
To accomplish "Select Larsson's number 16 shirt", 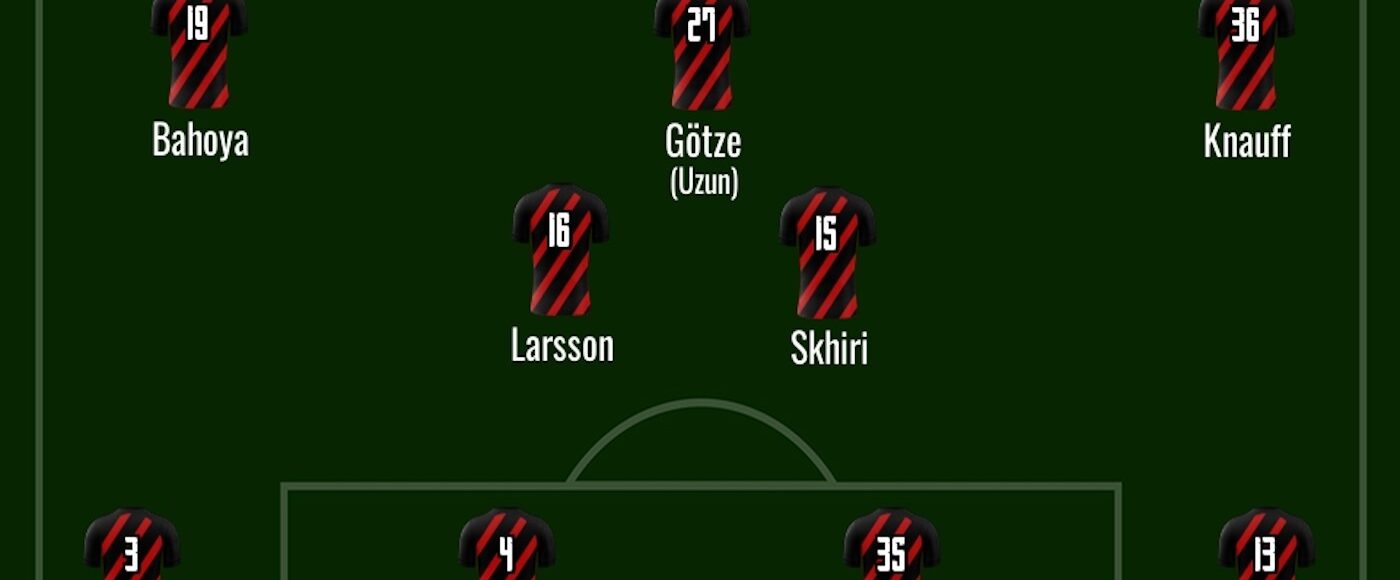I will pos(560,250).
